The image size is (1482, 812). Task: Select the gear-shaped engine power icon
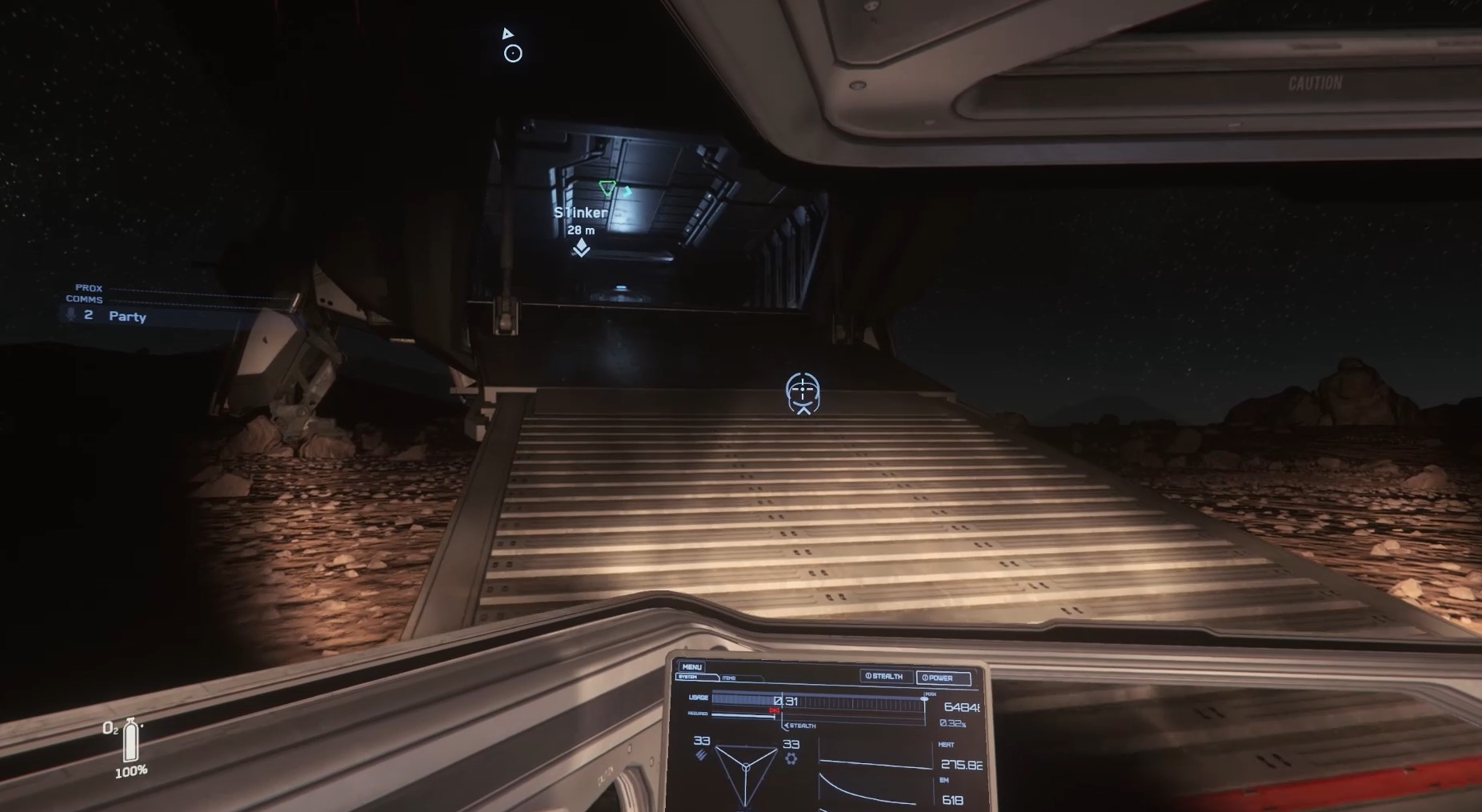click(791, 757)
